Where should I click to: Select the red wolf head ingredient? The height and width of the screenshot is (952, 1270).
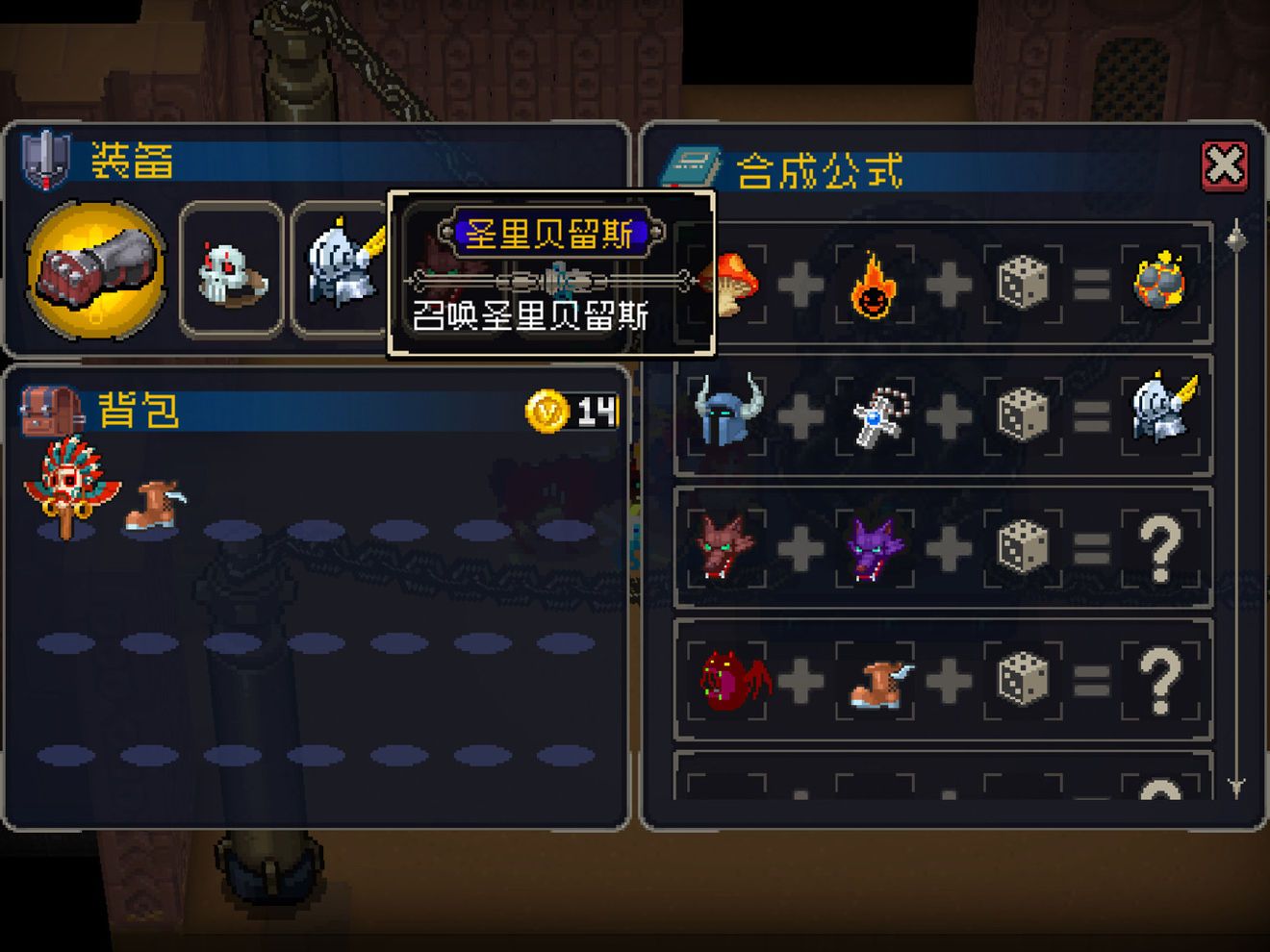pyautogui.click(x=727, y=547)
